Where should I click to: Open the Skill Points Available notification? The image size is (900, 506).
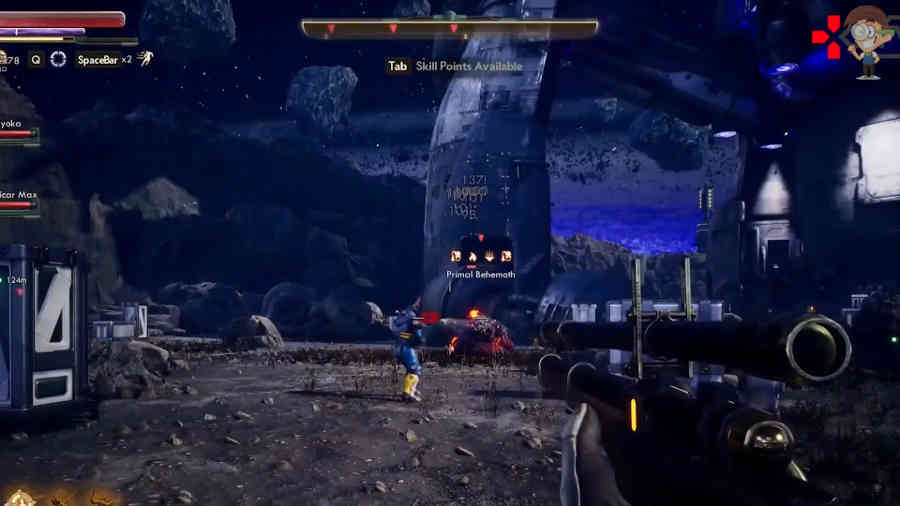pos(455,66)
